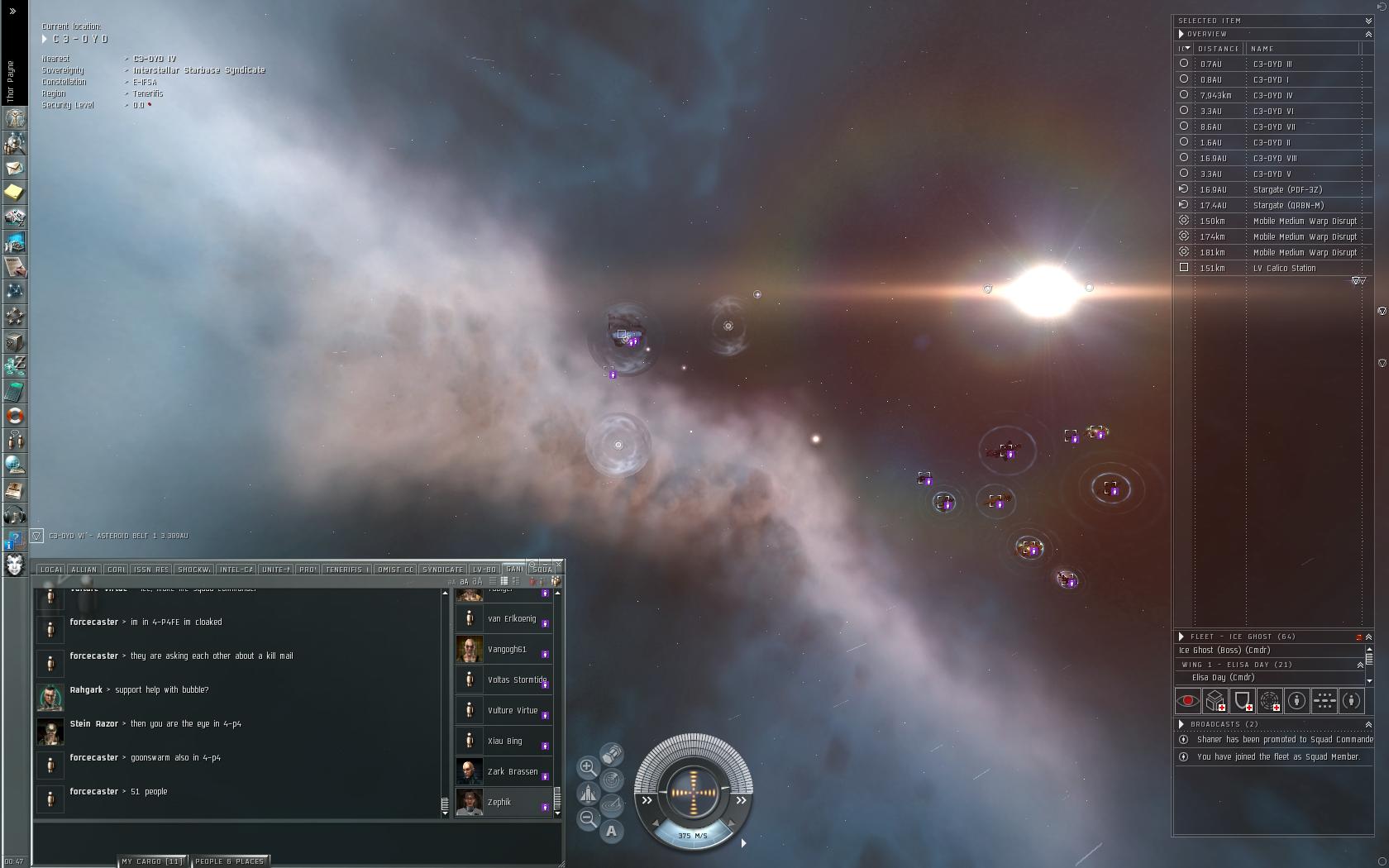Viewport: 1389px width, 868px height.
Task: Toggle autopilot with the A button
Action: tap(611, 832)
